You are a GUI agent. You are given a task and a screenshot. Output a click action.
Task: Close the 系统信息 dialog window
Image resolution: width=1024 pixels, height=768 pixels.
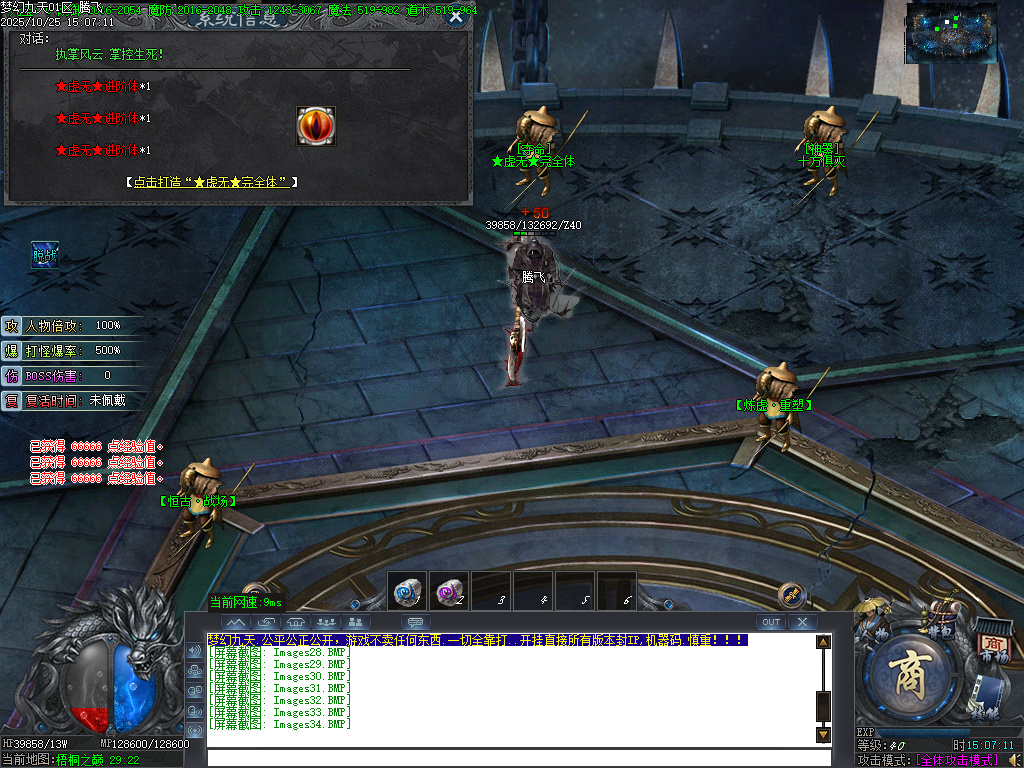[456, 16]
